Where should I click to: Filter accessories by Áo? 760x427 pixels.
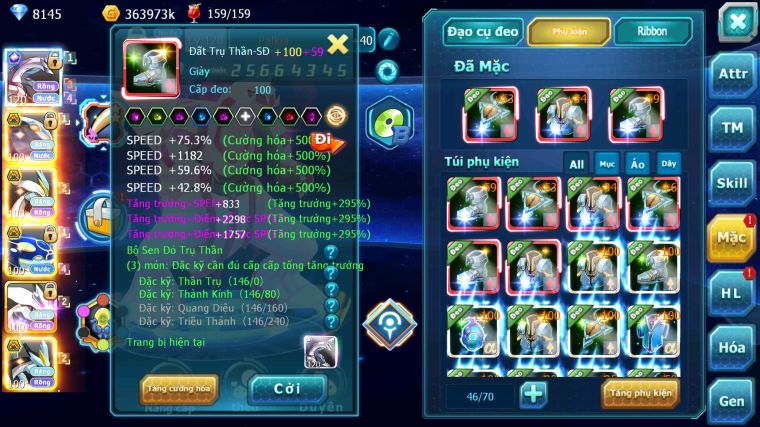click(x=637, y=164)
